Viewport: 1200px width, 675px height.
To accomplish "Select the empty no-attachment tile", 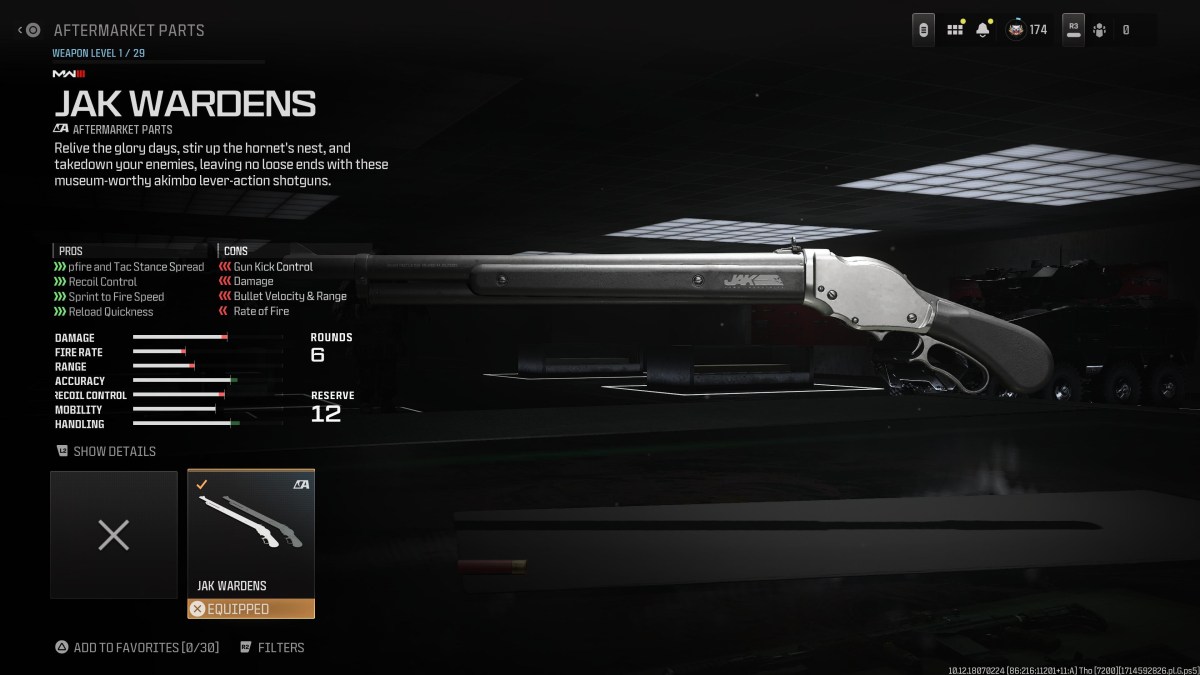I will click(x=114, y=535).
